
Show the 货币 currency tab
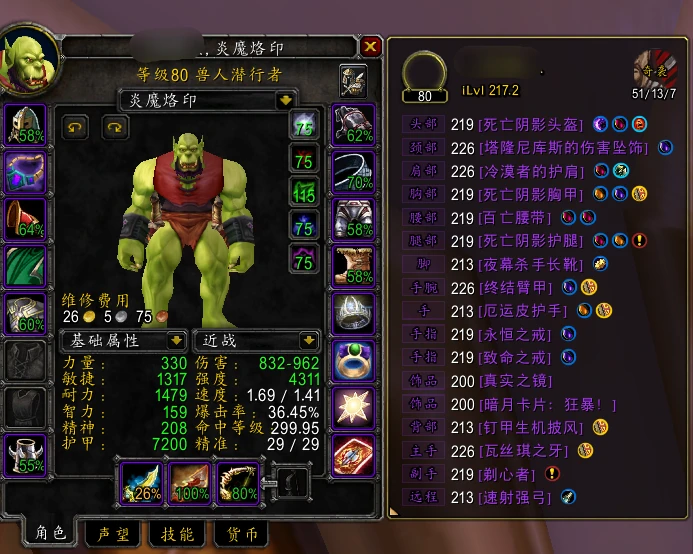240,535
